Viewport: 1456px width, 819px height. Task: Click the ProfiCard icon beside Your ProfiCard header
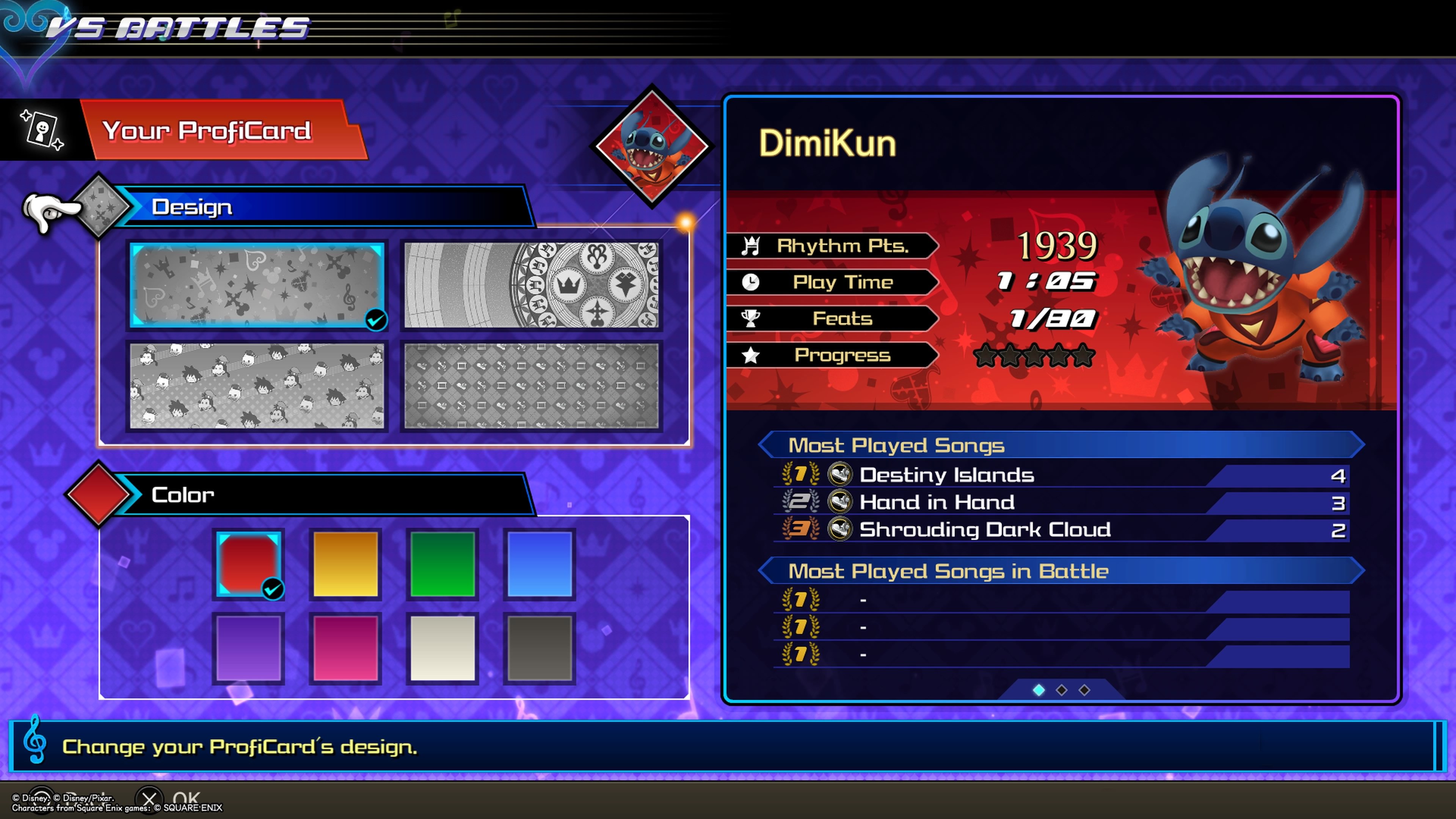[42, 129]
